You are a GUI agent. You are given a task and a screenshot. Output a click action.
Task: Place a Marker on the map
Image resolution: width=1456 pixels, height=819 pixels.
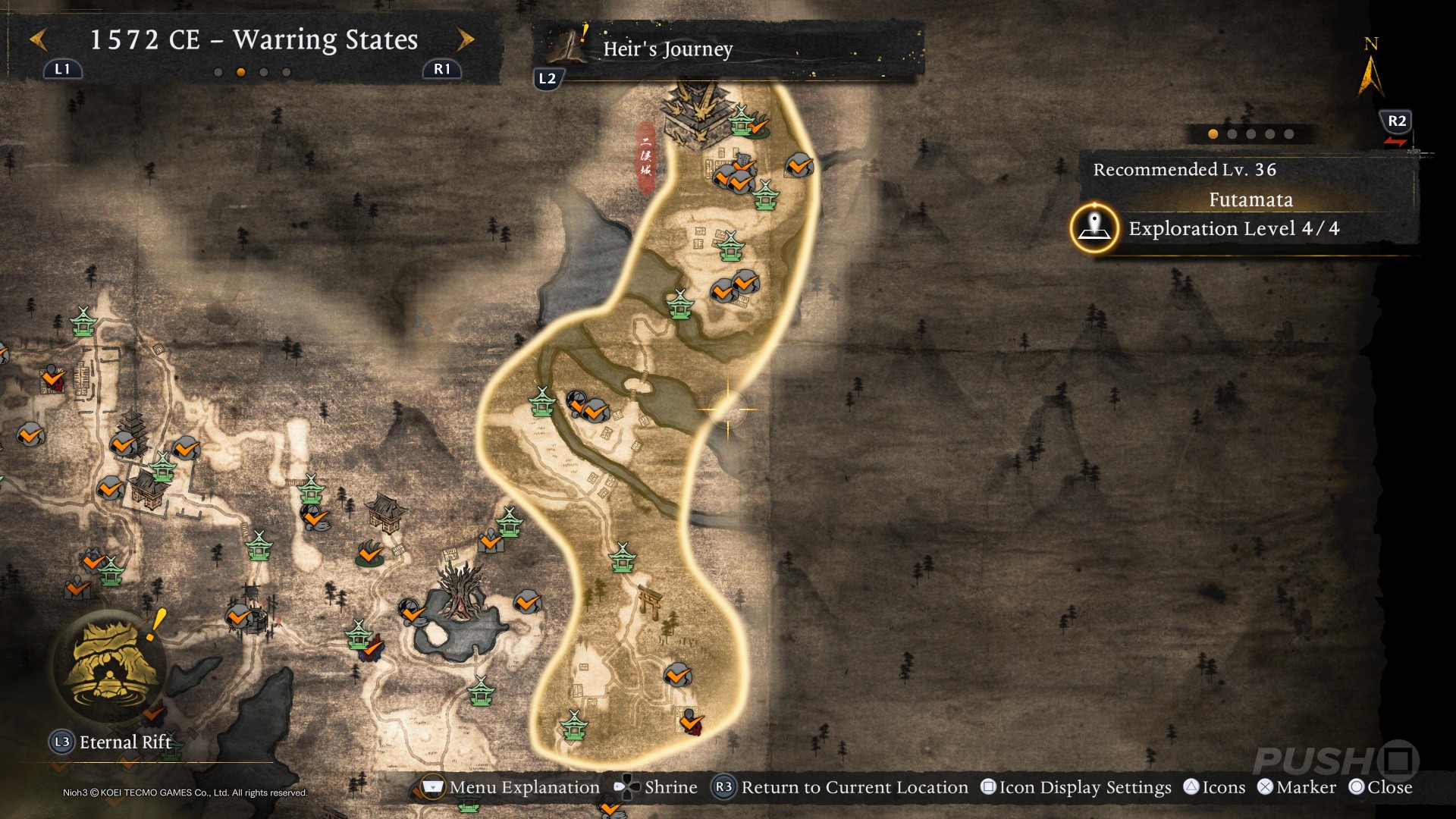click(1297, 787)
